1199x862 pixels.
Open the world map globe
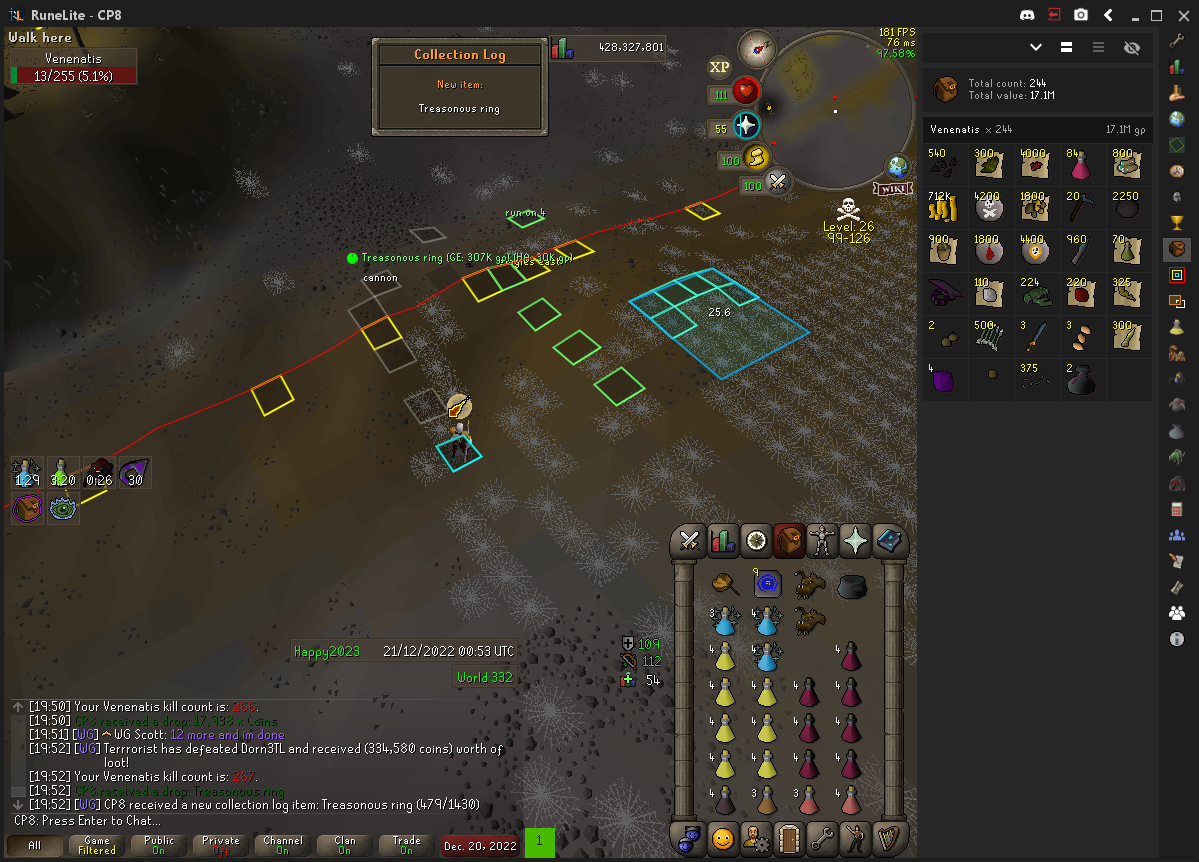[x=897, y=166]
